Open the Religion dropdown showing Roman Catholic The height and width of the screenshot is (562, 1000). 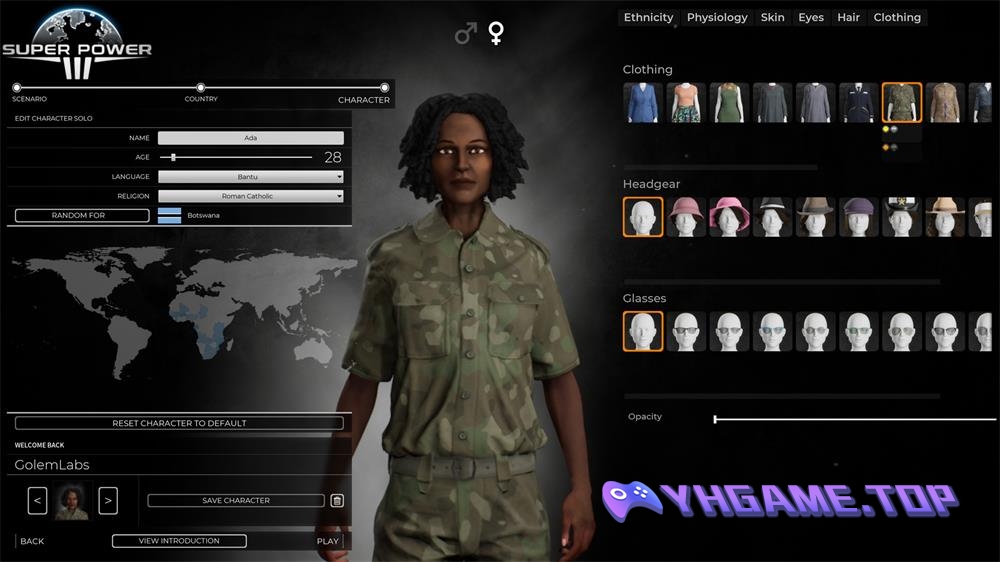point(250,196)
